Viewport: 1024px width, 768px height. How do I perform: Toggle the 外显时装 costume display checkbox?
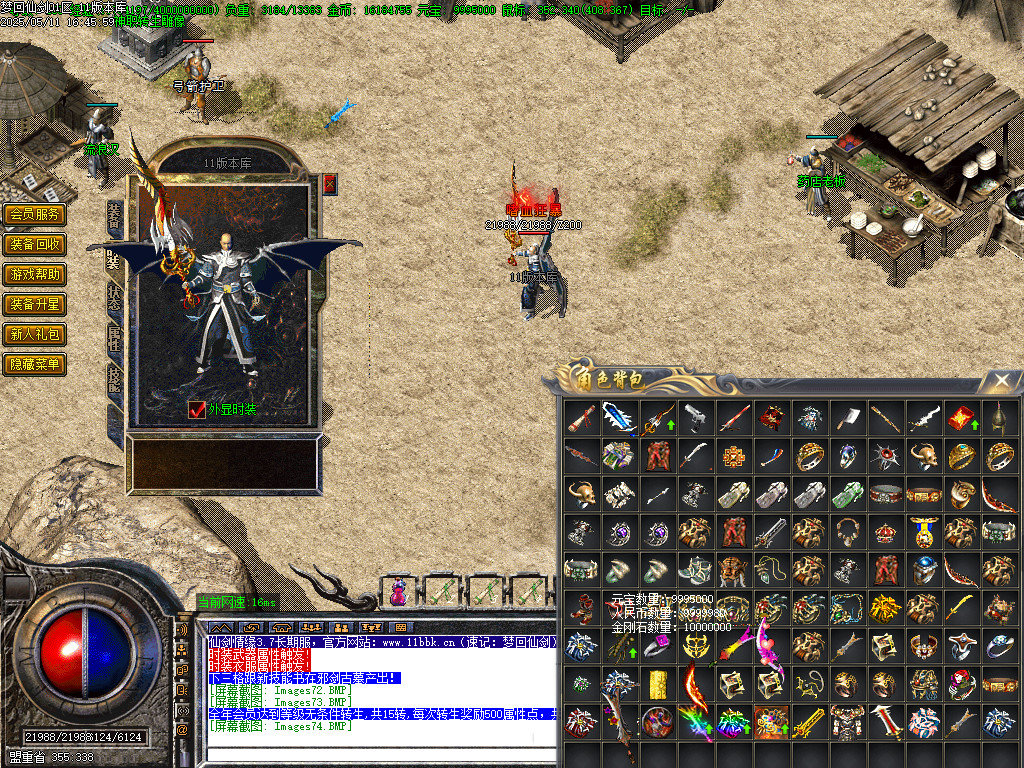click(x=196, y=410)
